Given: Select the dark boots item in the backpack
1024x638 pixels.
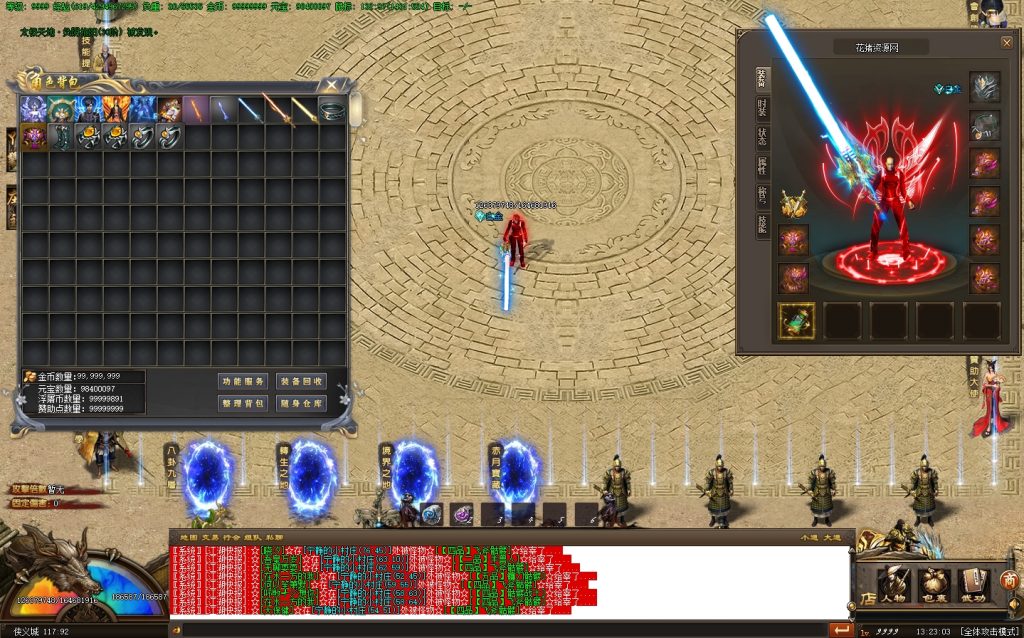Looking at the screenshot, I should (62, 136).
